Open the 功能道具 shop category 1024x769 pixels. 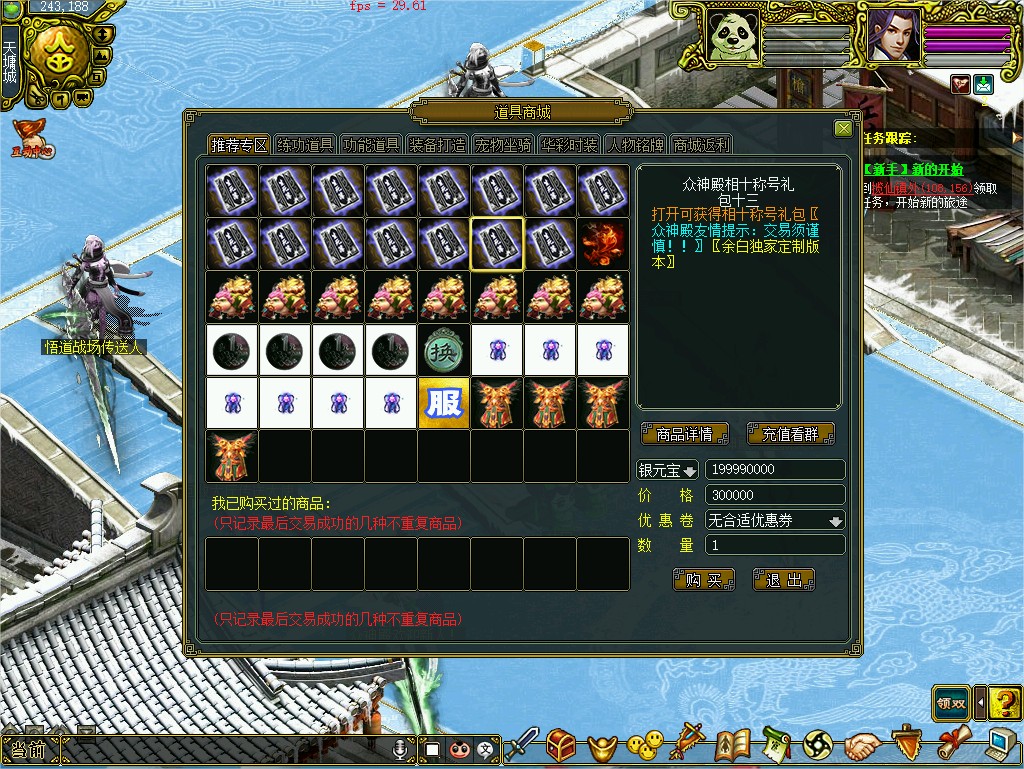371,145
